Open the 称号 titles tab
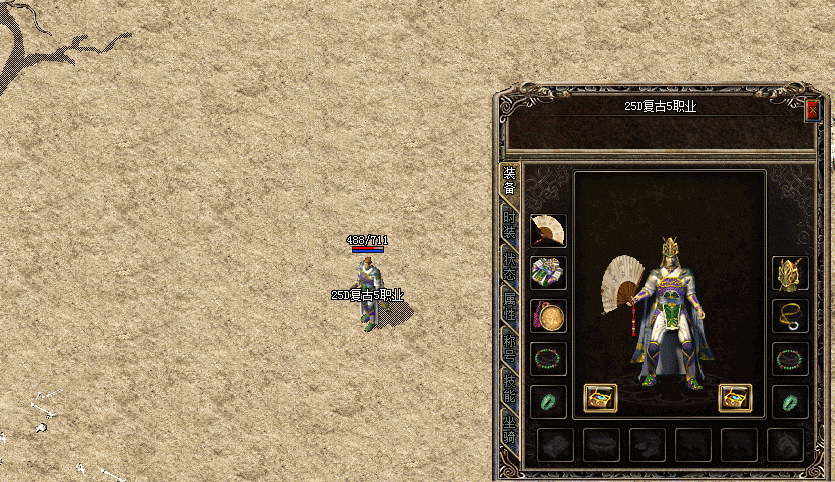 510,348
